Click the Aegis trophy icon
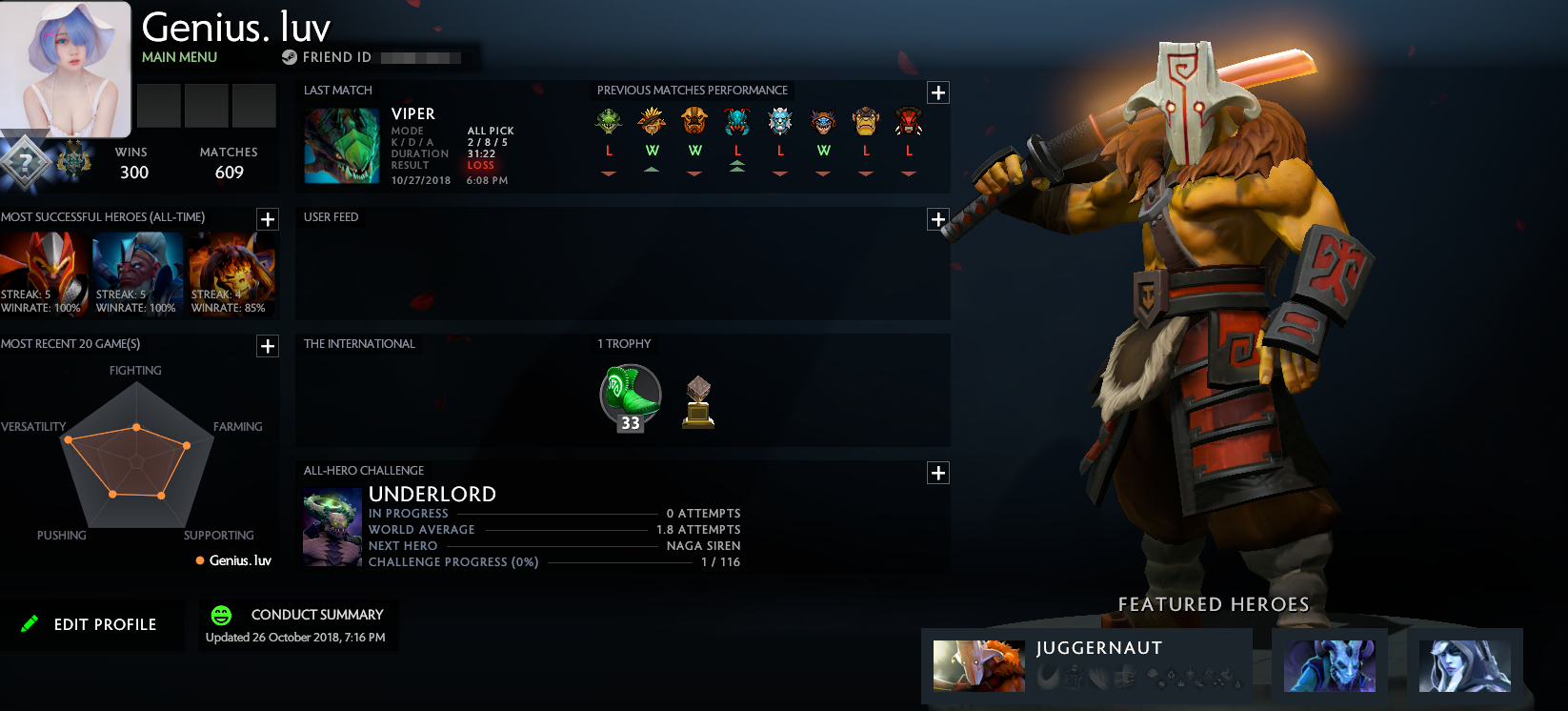This screenshot has width=1568, height=711. point(698,400)
